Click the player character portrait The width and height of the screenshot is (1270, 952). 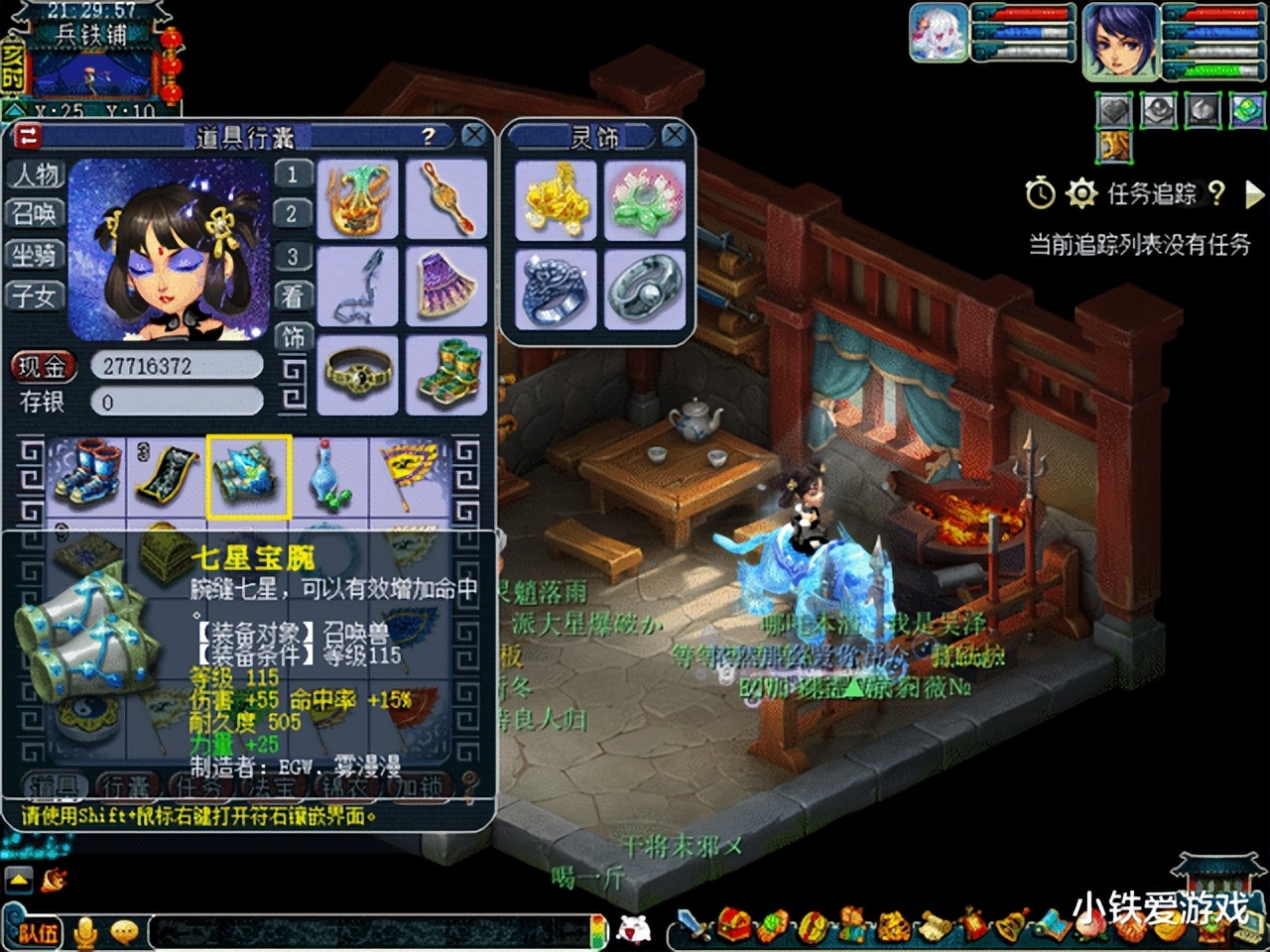click(x=1120, y=40)
